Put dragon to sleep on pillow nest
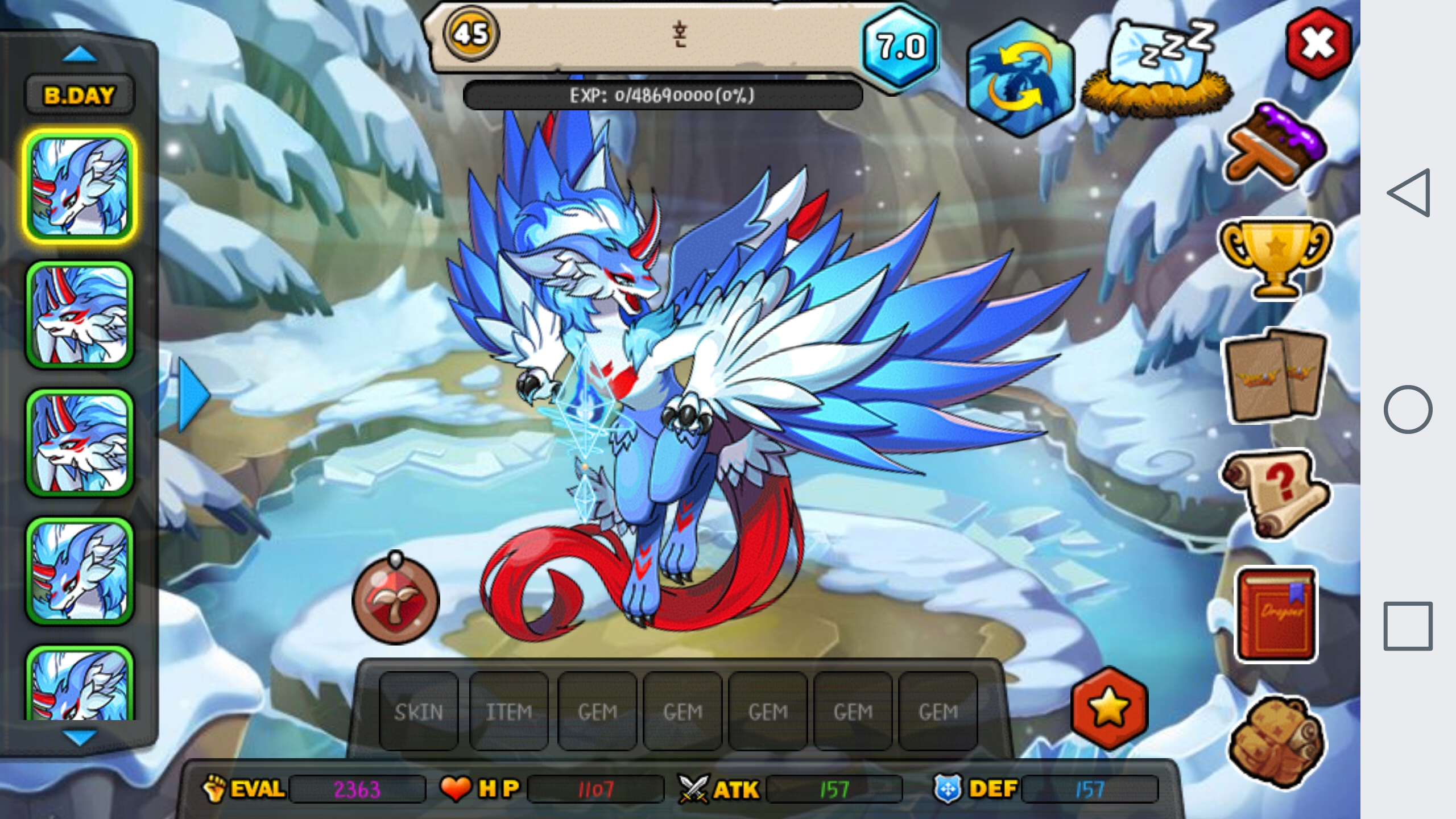Image resolution: width=1456 pixels, height=819 pixels. [x=1157, y=71]
